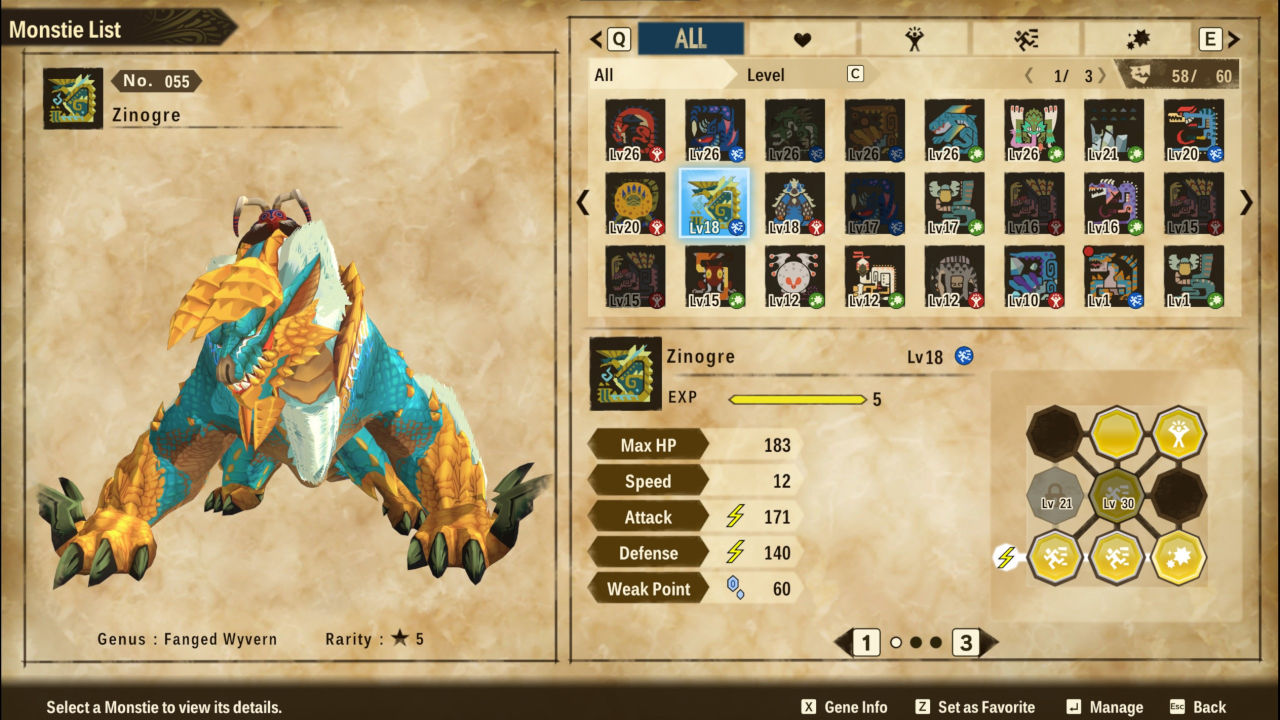Expand the next page with right arrow chevron

tap(1244, 203)
